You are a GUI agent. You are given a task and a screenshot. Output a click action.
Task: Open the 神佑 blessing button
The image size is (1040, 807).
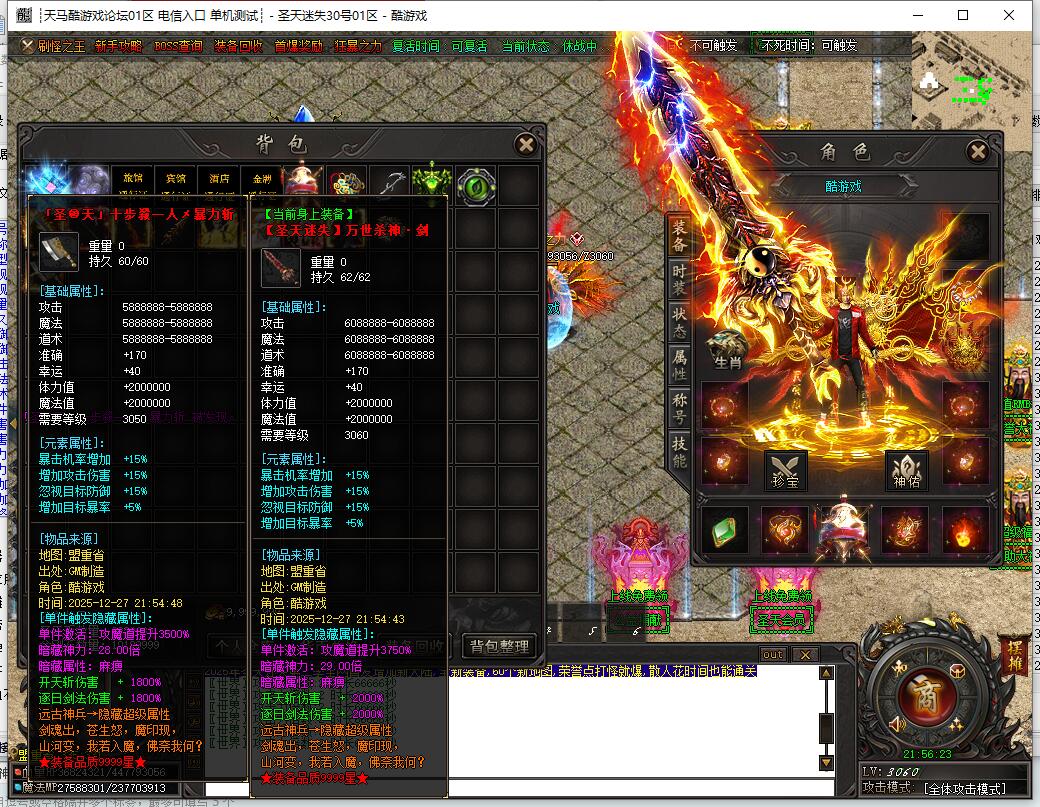coord(906,470)
